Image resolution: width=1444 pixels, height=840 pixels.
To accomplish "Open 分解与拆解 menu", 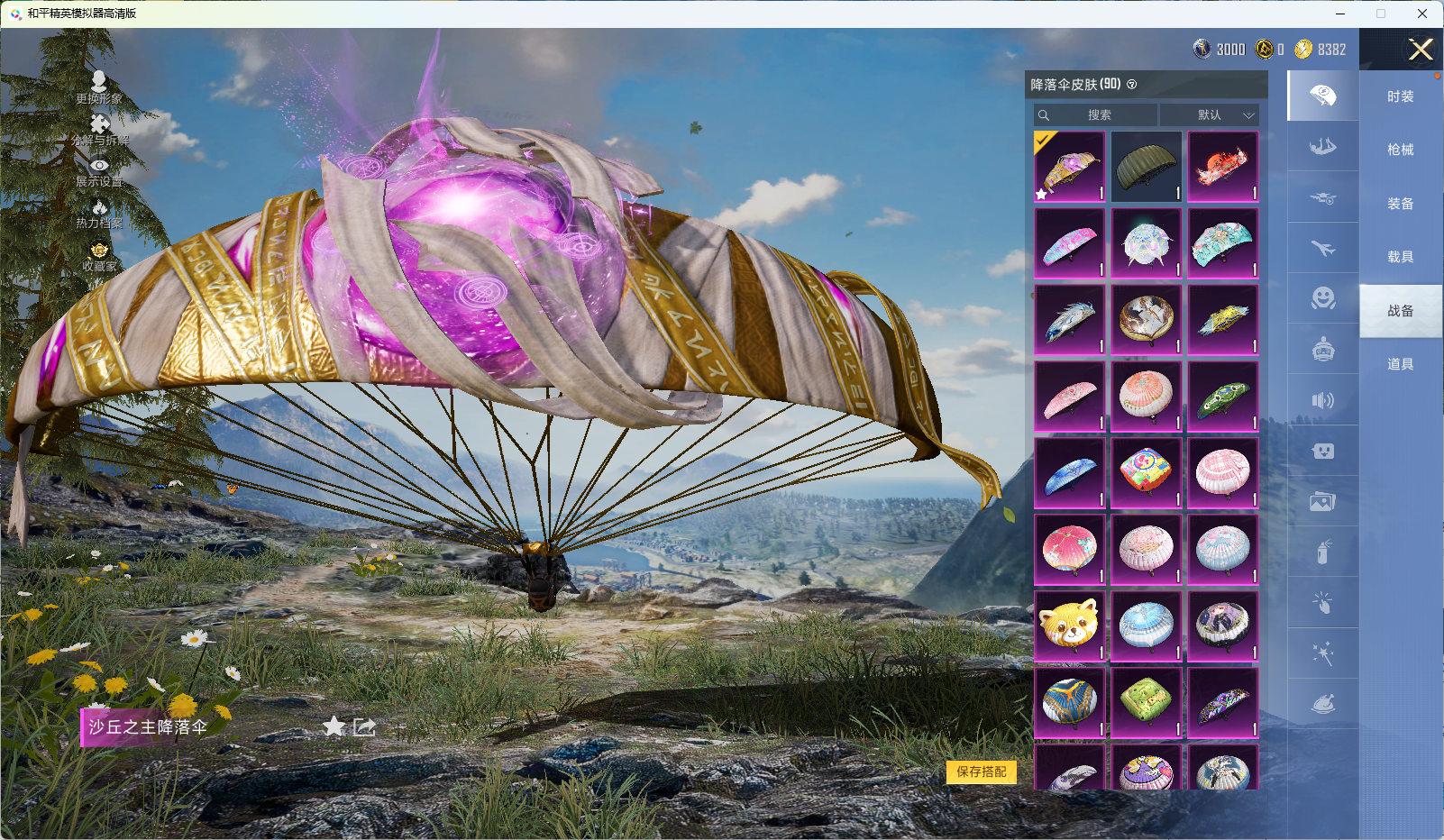I will [x=100, y=130].
